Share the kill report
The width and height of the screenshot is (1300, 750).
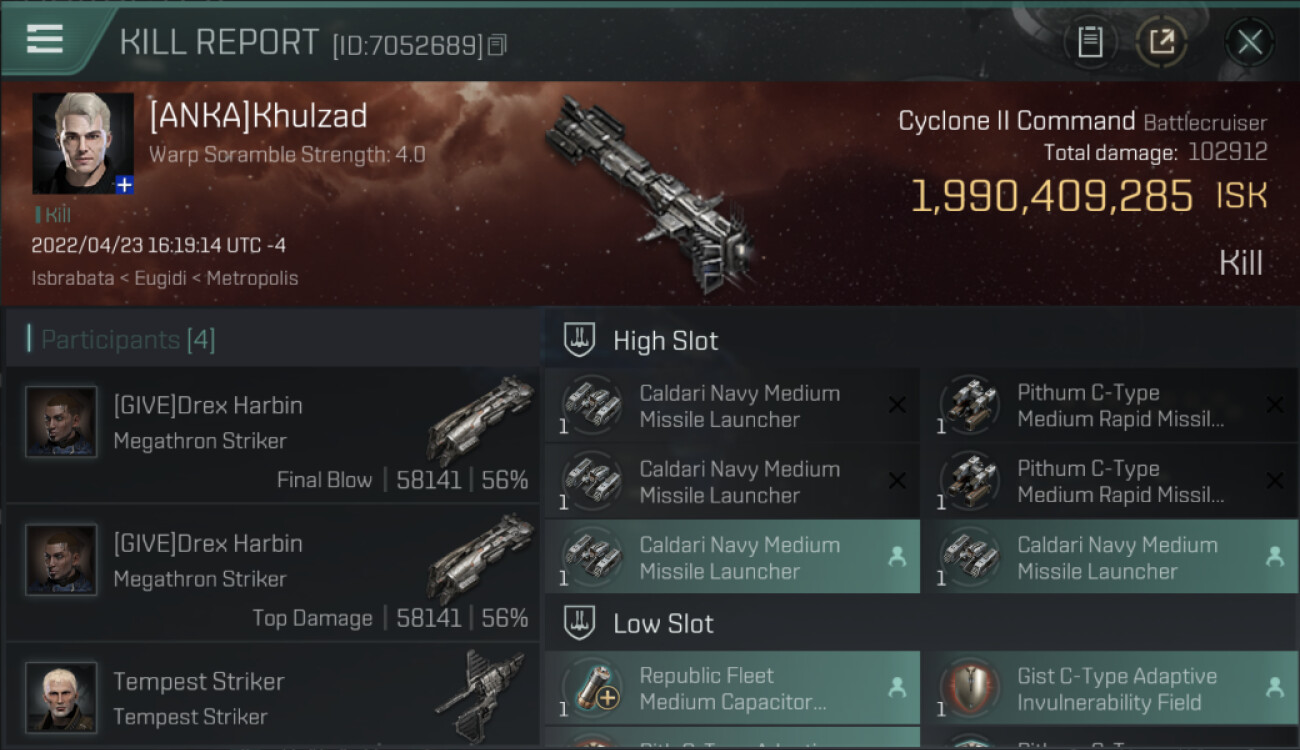(1161, 42)
